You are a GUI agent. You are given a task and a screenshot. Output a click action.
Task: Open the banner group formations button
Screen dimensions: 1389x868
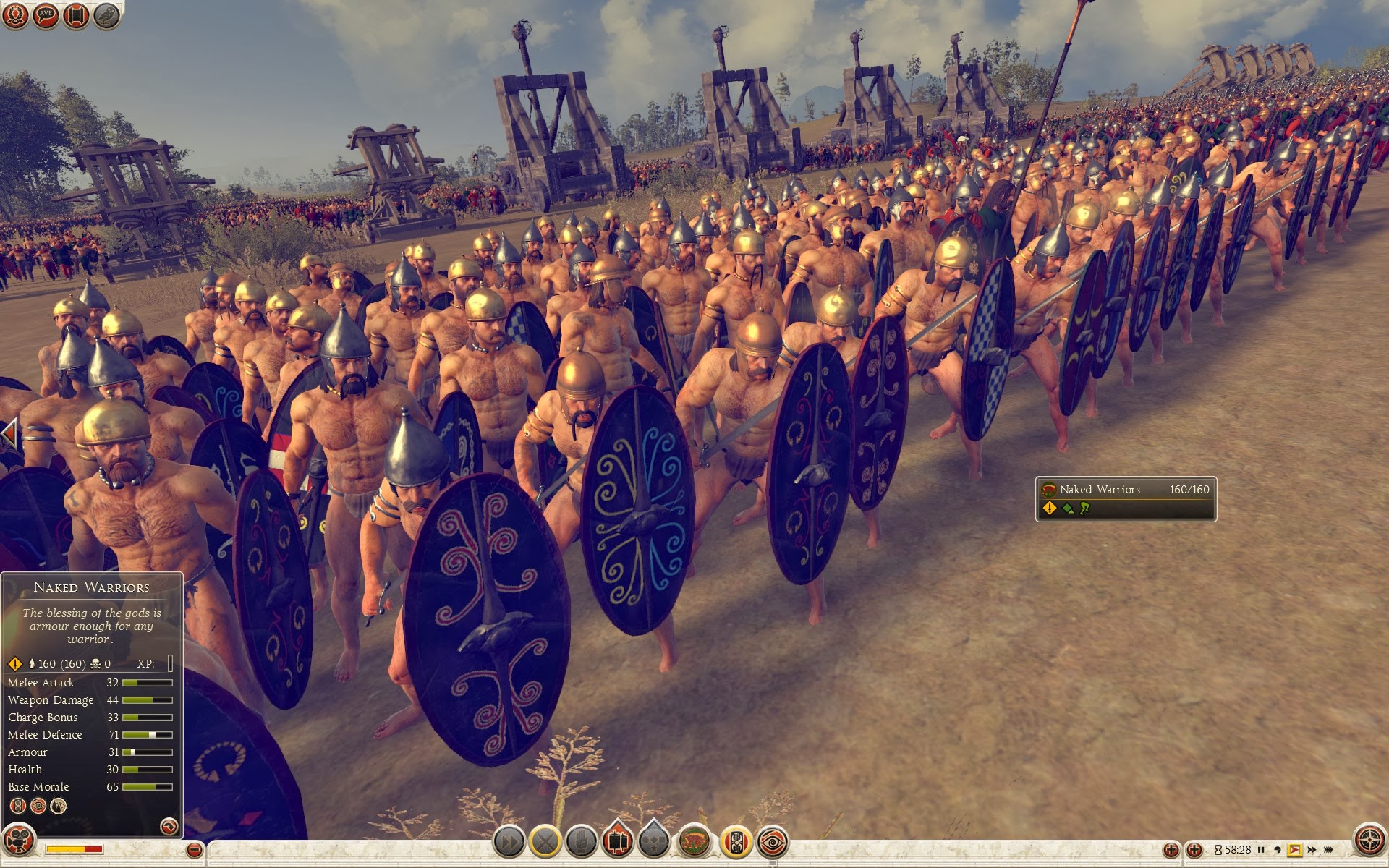pyautogui.click(x=617, y=842)
